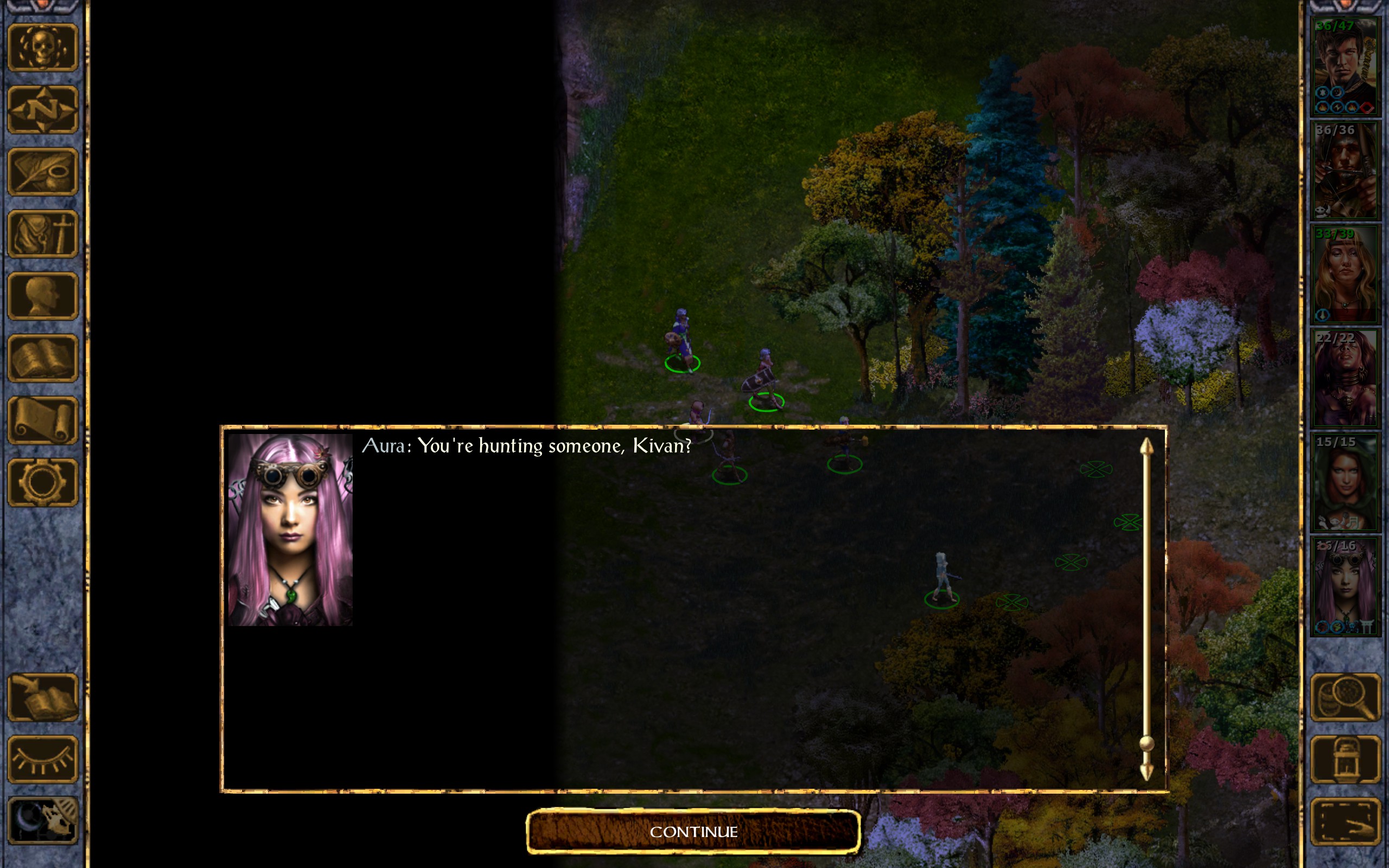Screen dimensions: 1389x868
Task: Select the blonde woman portrait
Action: click(1344, 275)
